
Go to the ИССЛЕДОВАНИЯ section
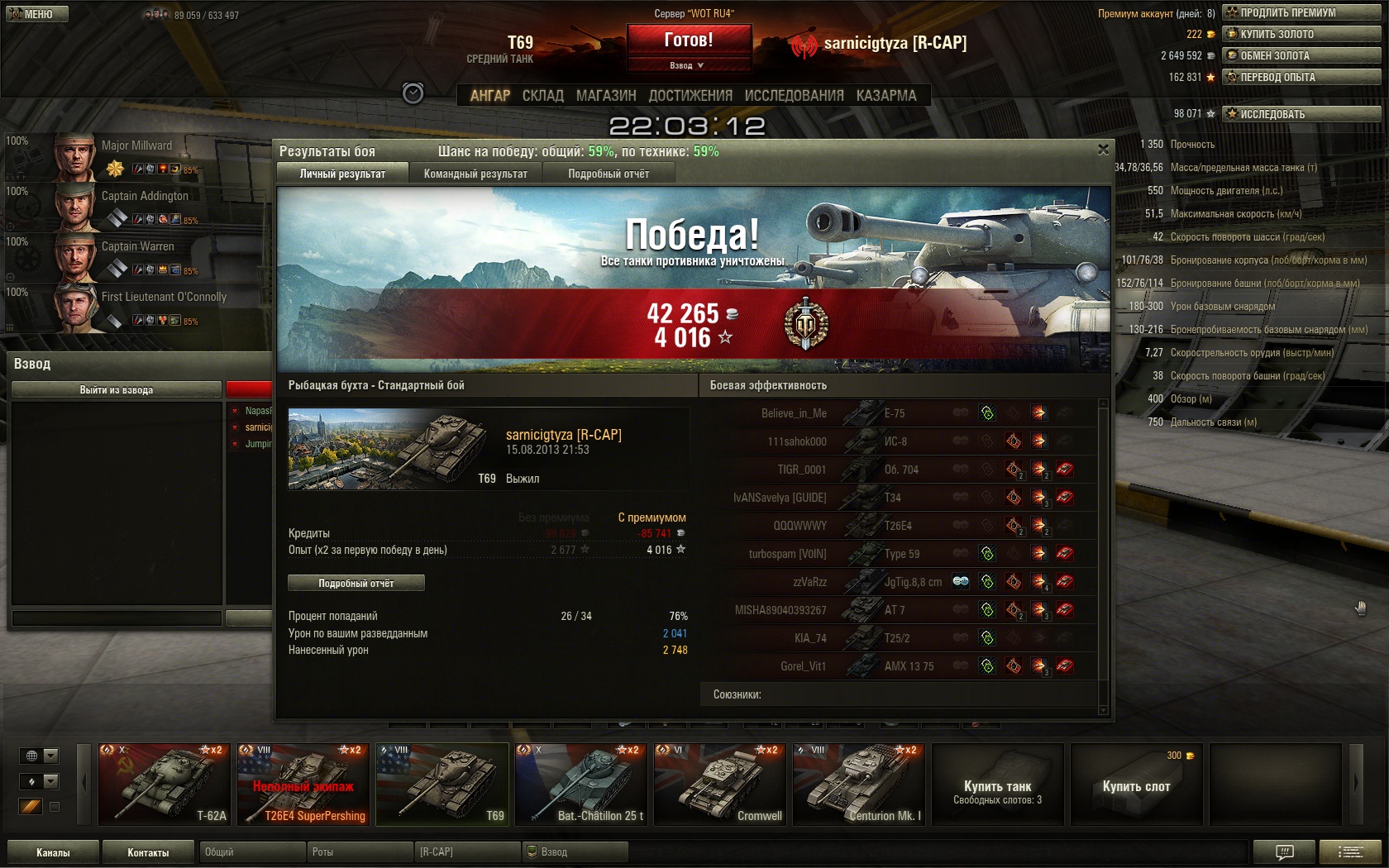794,96
